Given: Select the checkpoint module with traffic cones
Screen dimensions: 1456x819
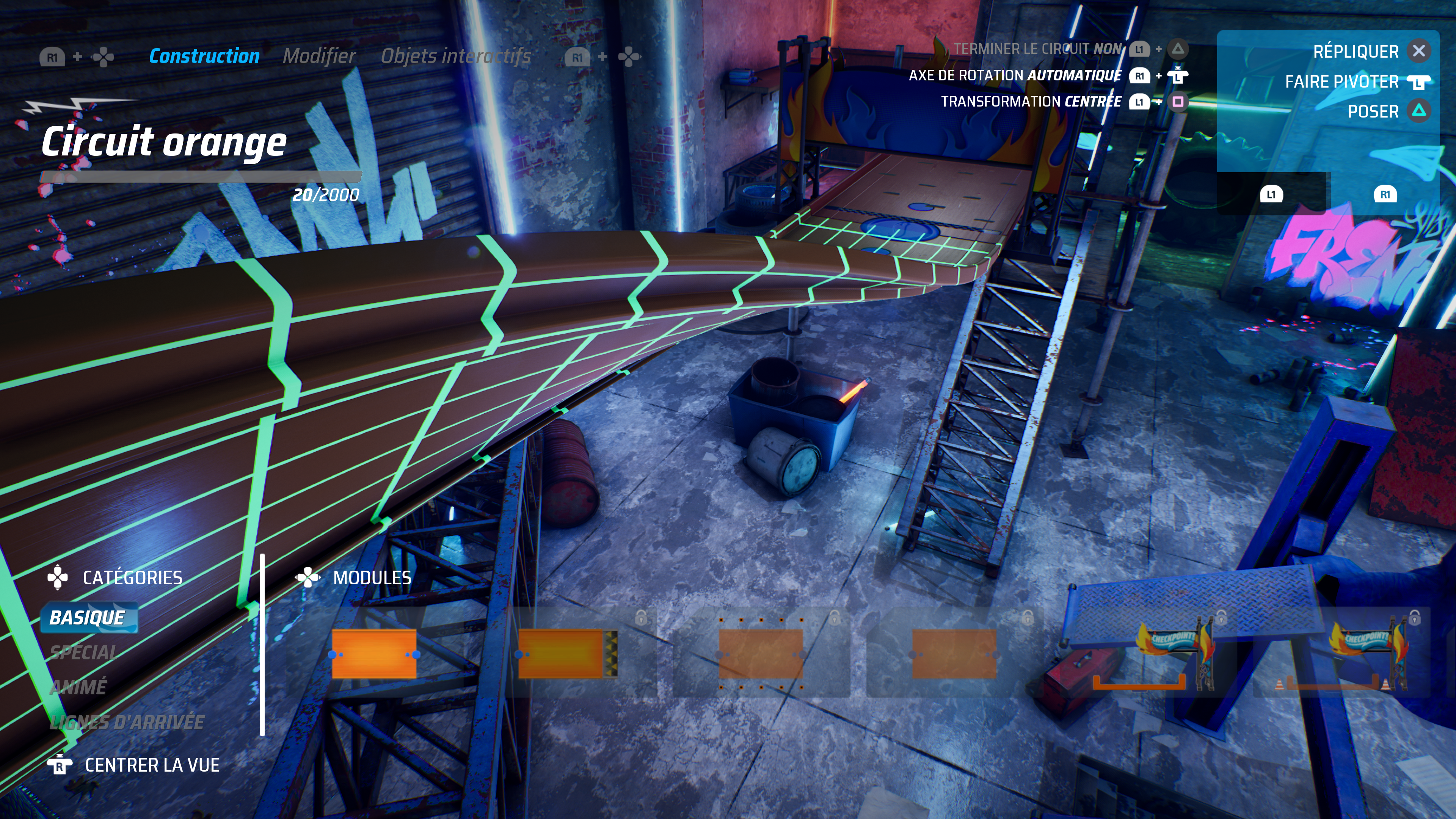Looking at the screenshot, I should pyautogui.click(x=1342, y=654).
